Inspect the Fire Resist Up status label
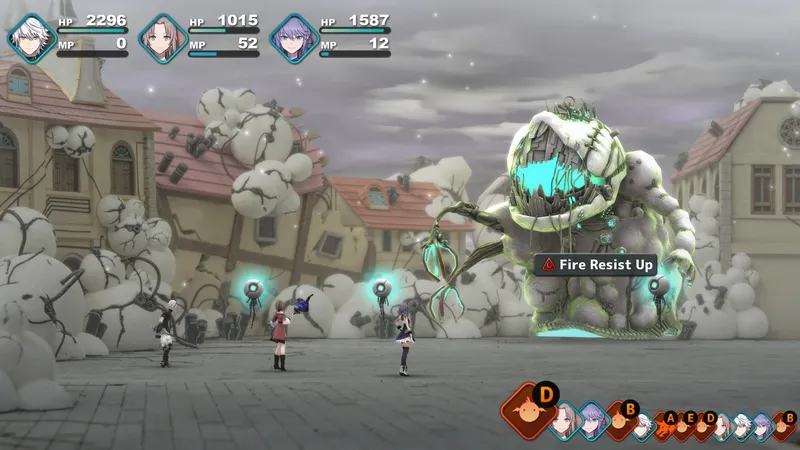 coord(595,265)
